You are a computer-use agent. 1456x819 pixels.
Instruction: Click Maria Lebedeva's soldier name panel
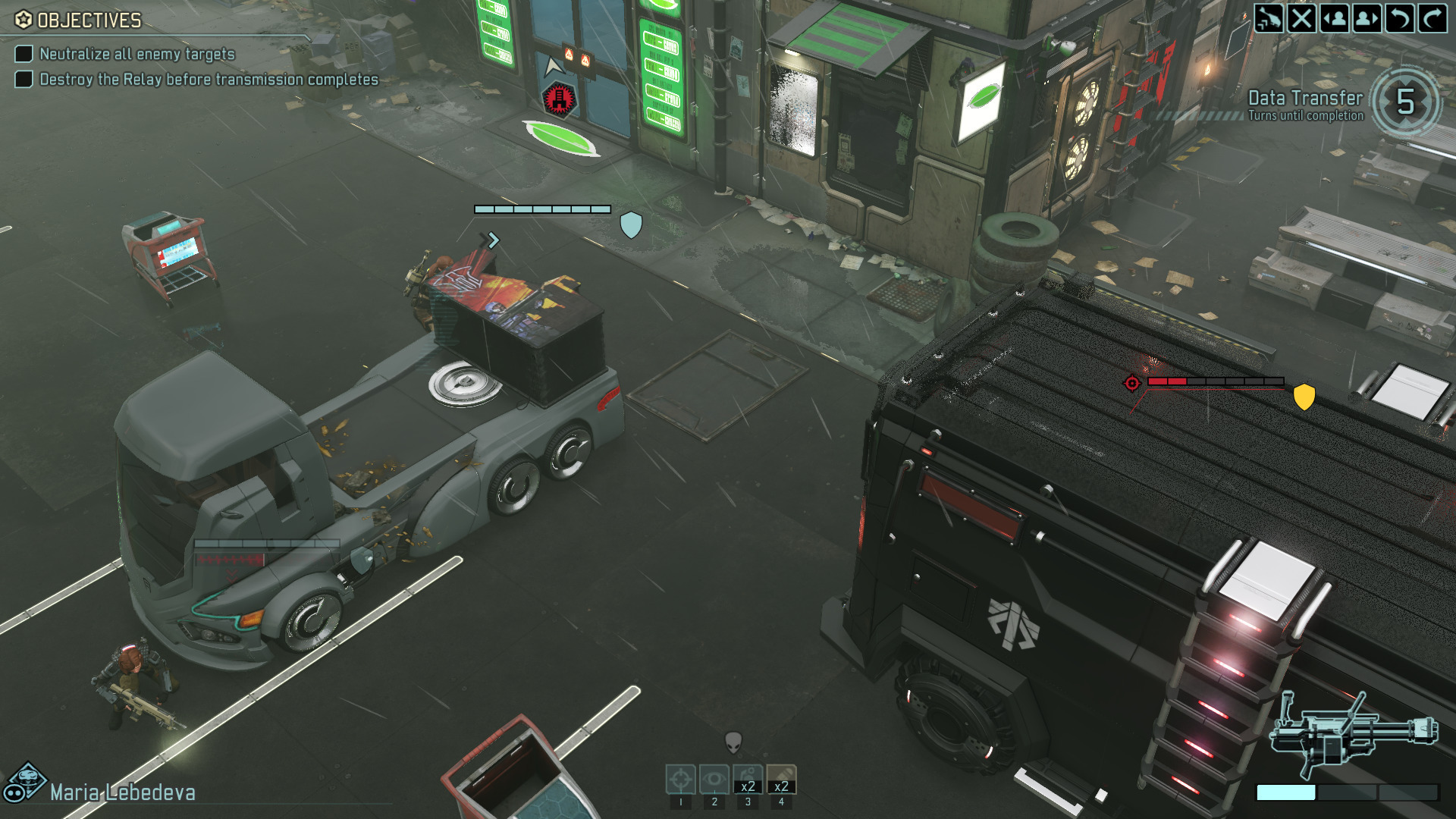(122, 792)
